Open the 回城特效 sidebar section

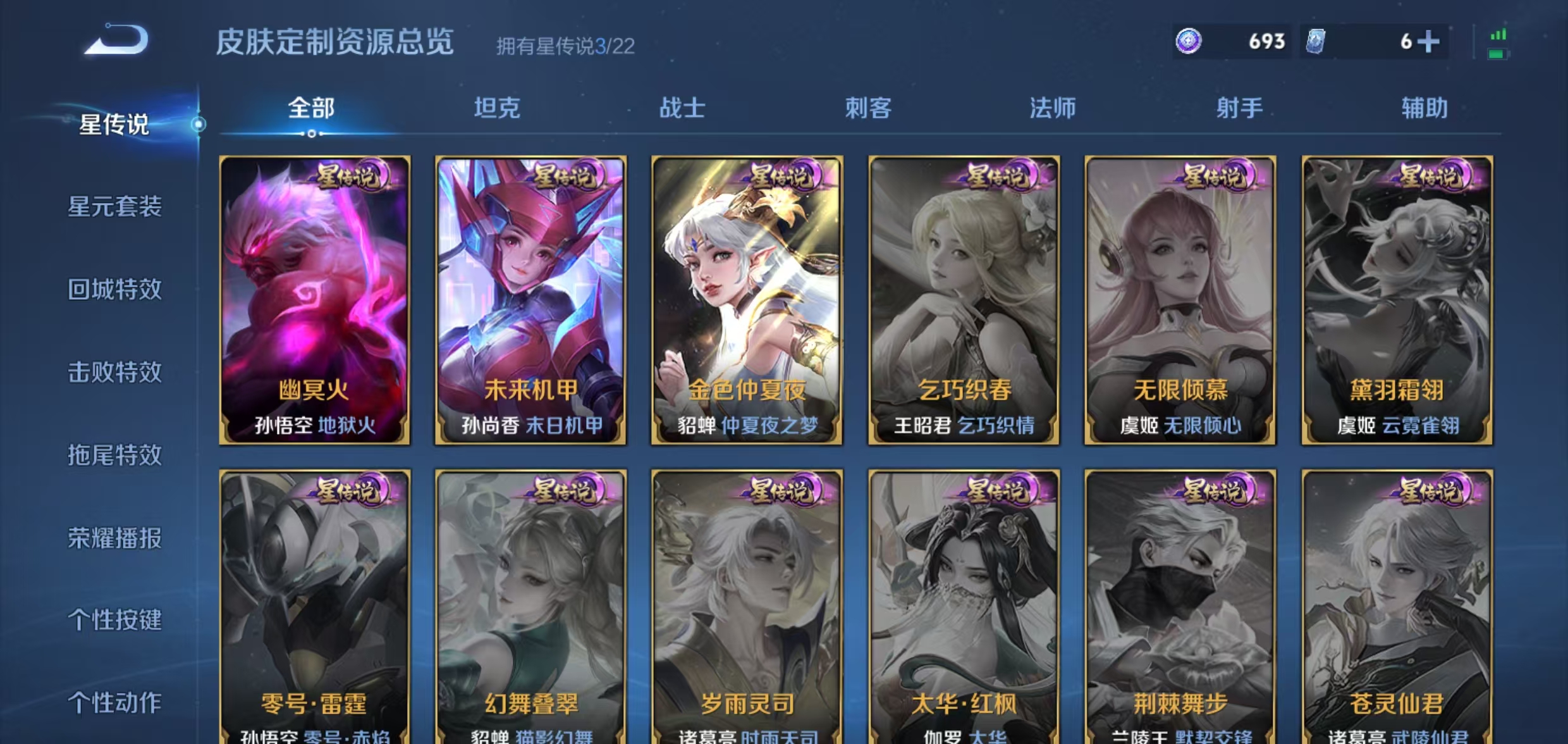pos(114,289)
